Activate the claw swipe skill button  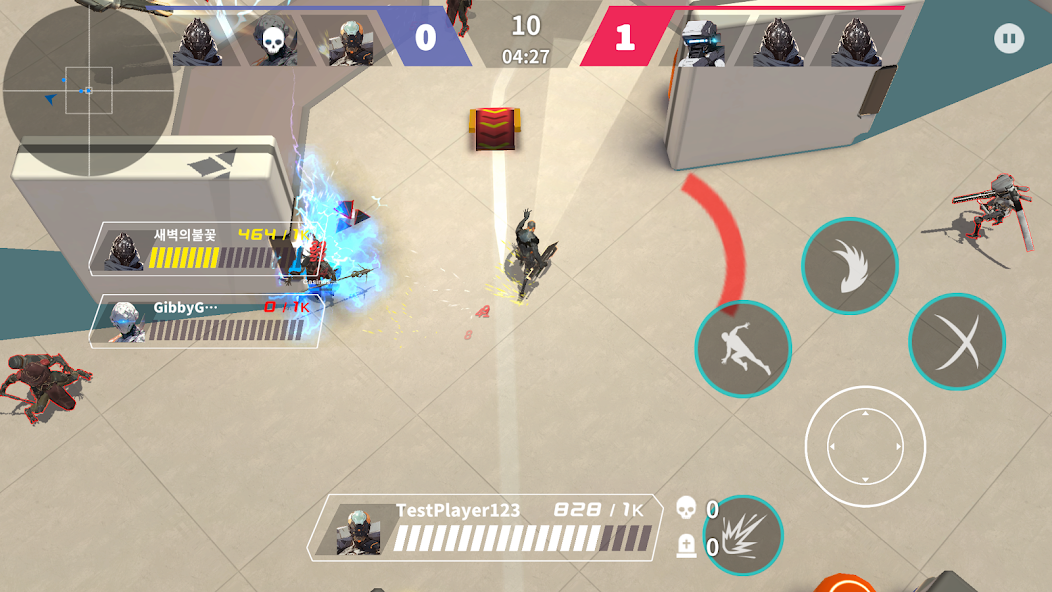[850, 266]
